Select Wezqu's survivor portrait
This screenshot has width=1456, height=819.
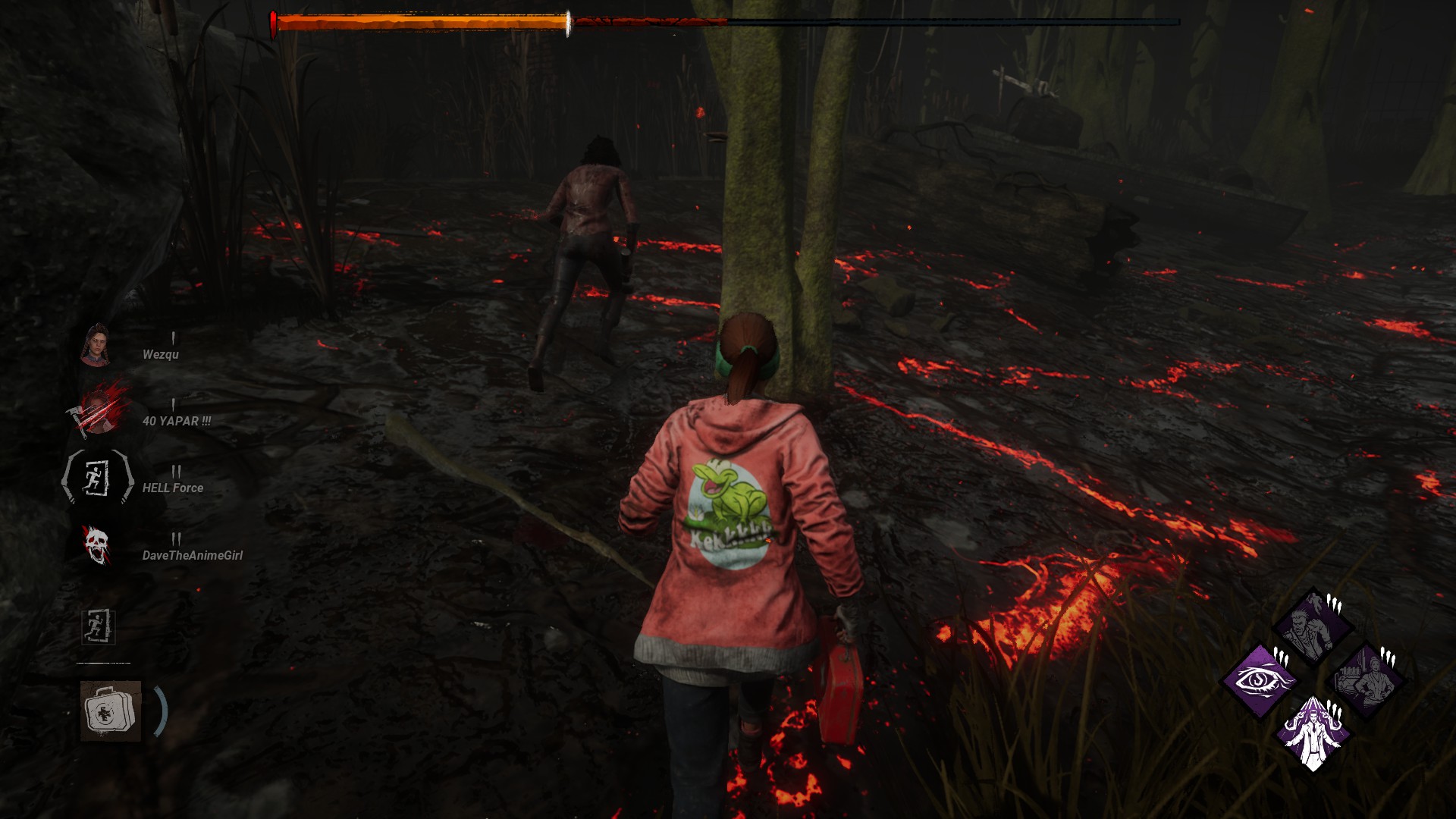(96, 346)
